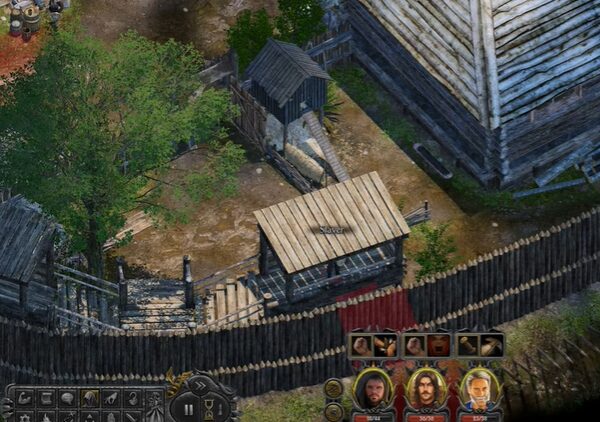The height and width of the screenshot is (422, 600).
Task: Click the lower round gold button beside portraits
Action: pos(334,409)
